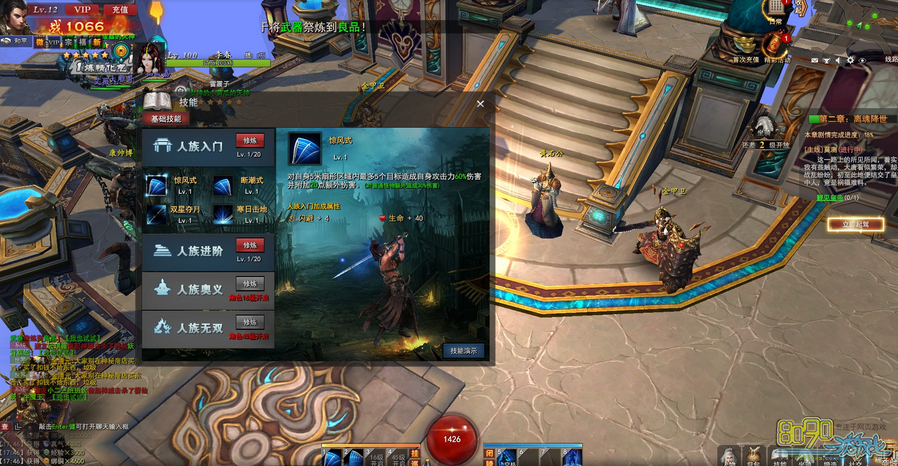
Task: Select the 惊风式 skill in the list
Action: (x=157, y=183)
